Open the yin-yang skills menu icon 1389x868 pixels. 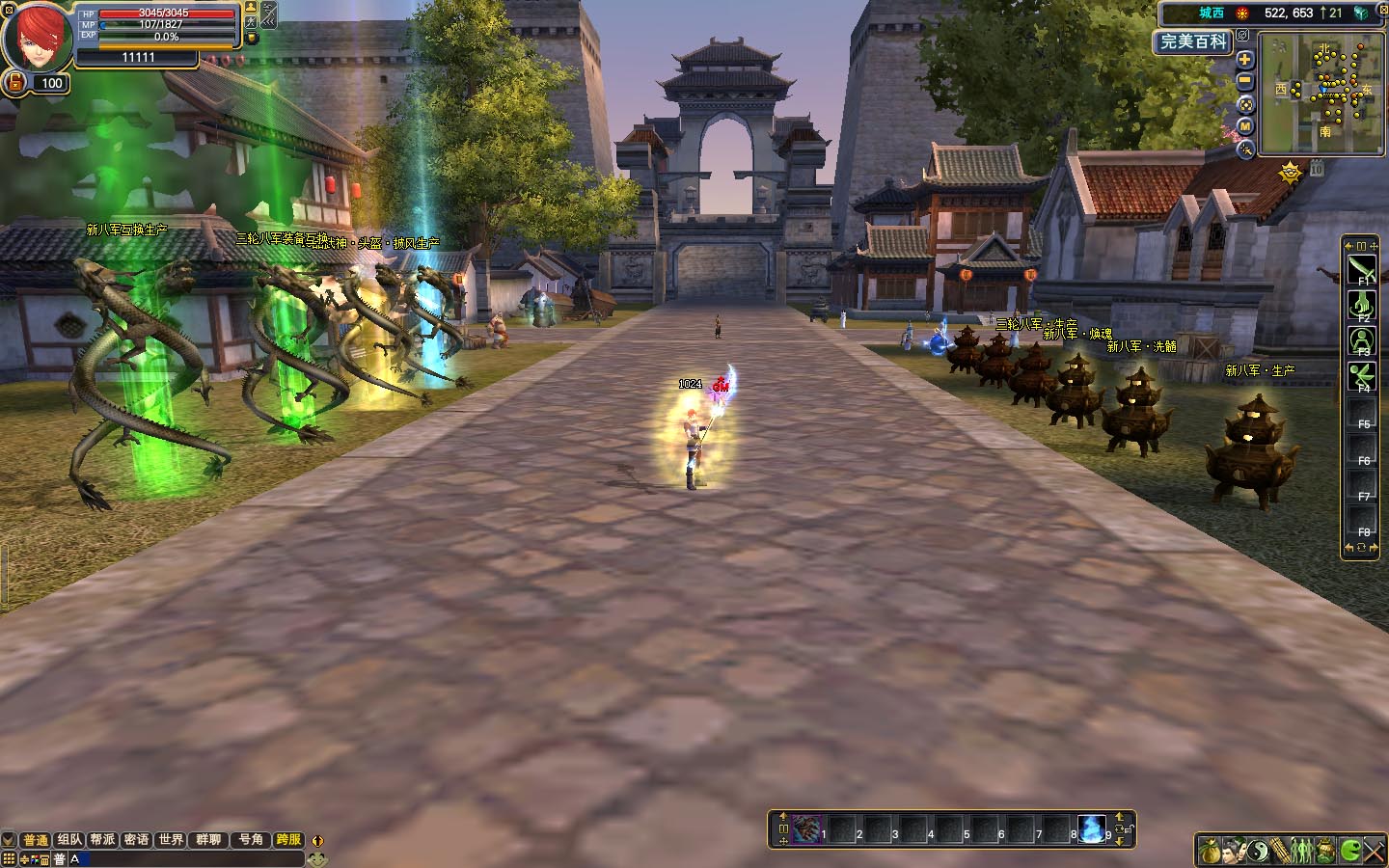point(1258,850)
